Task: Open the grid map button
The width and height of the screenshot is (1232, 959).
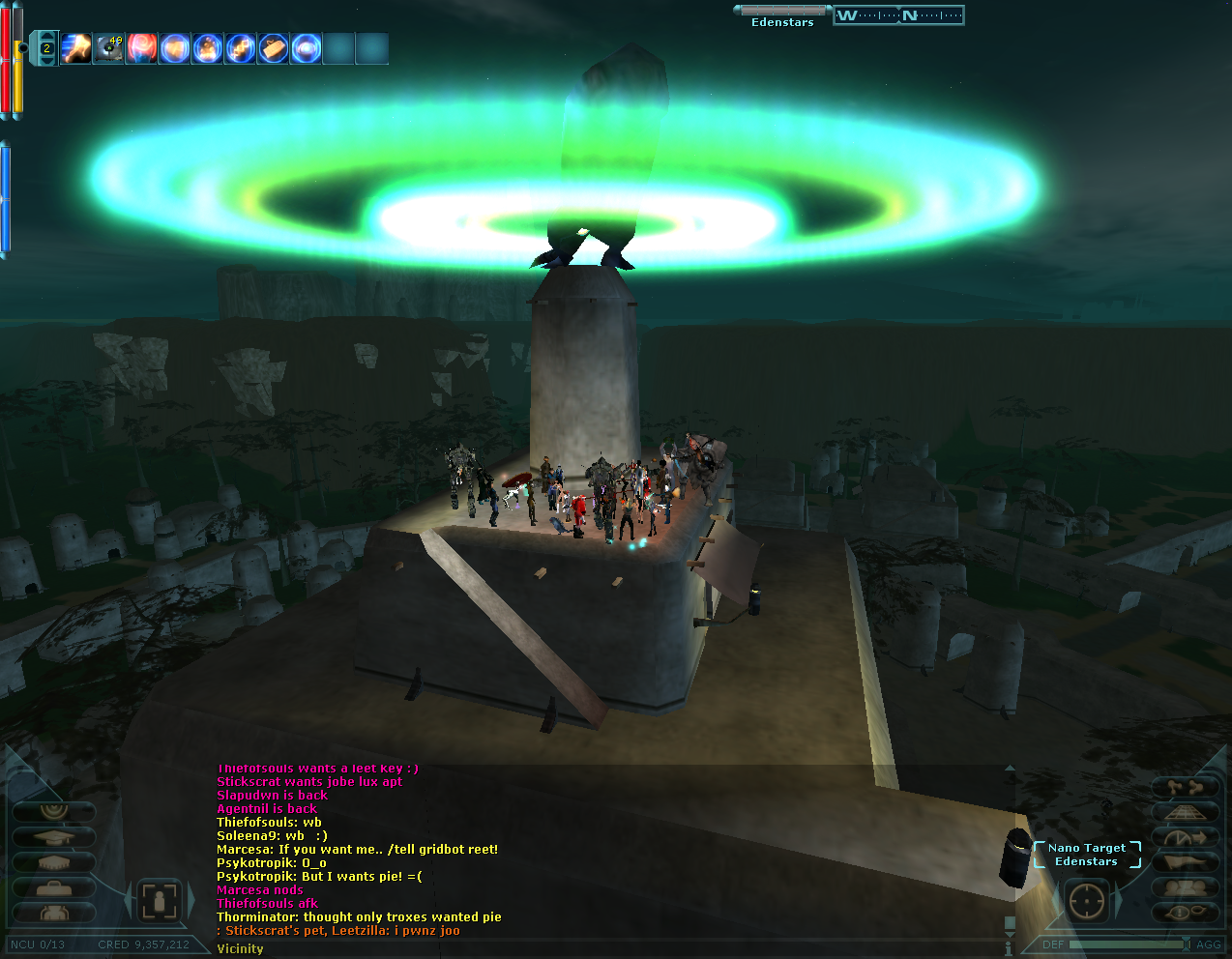Action: 1185,812
